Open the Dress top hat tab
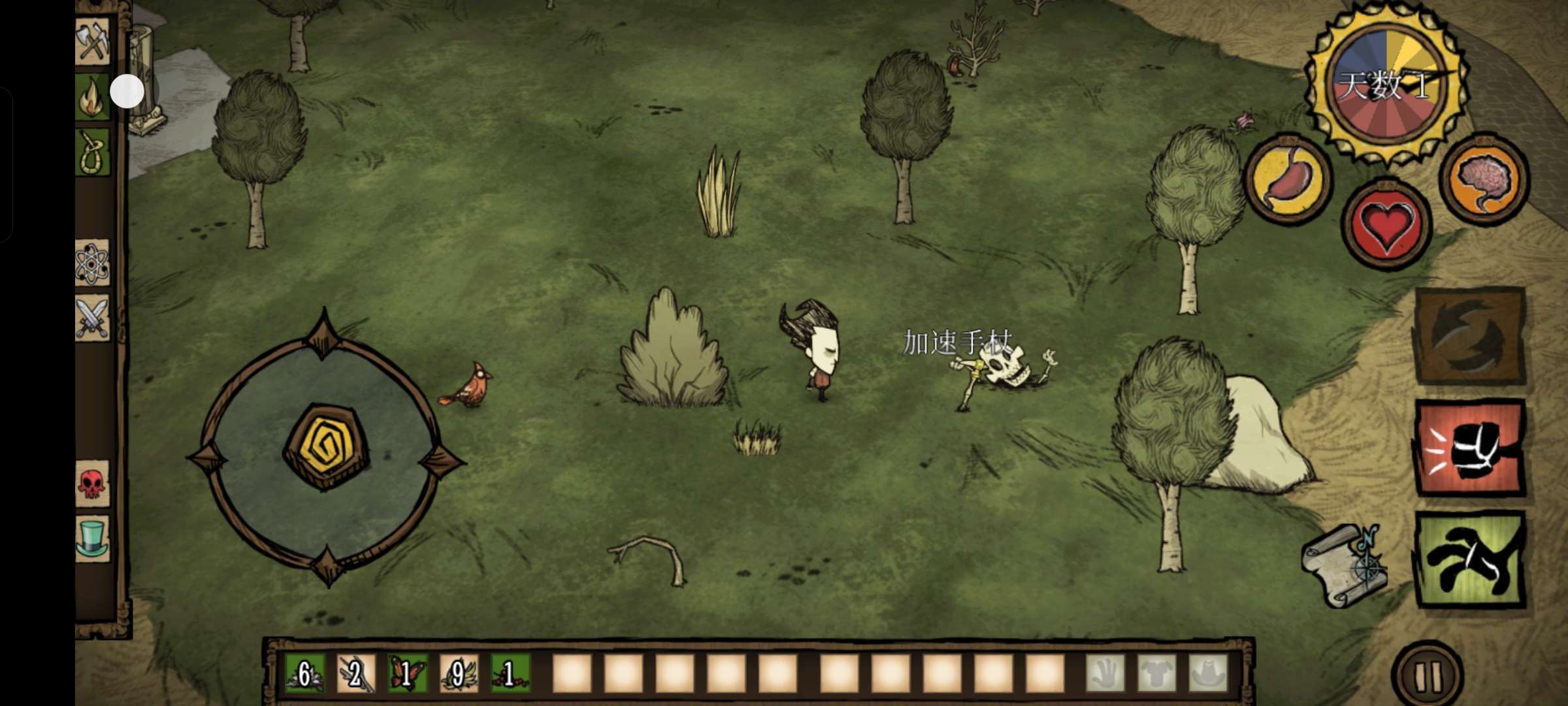 [x=92, y=539]
